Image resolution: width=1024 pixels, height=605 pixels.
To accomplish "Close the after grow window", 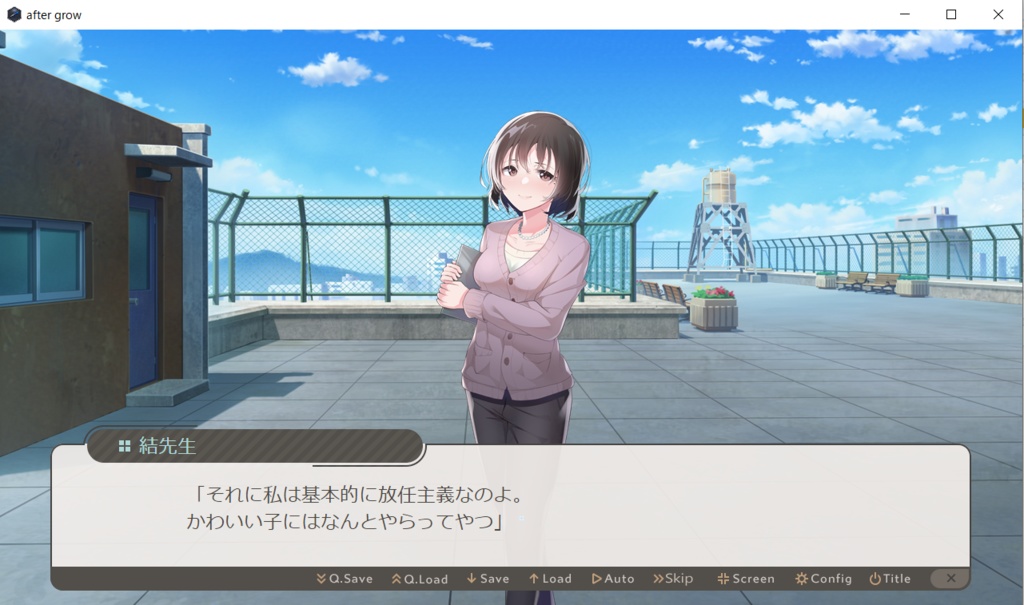I will click(x=998, y=15).
